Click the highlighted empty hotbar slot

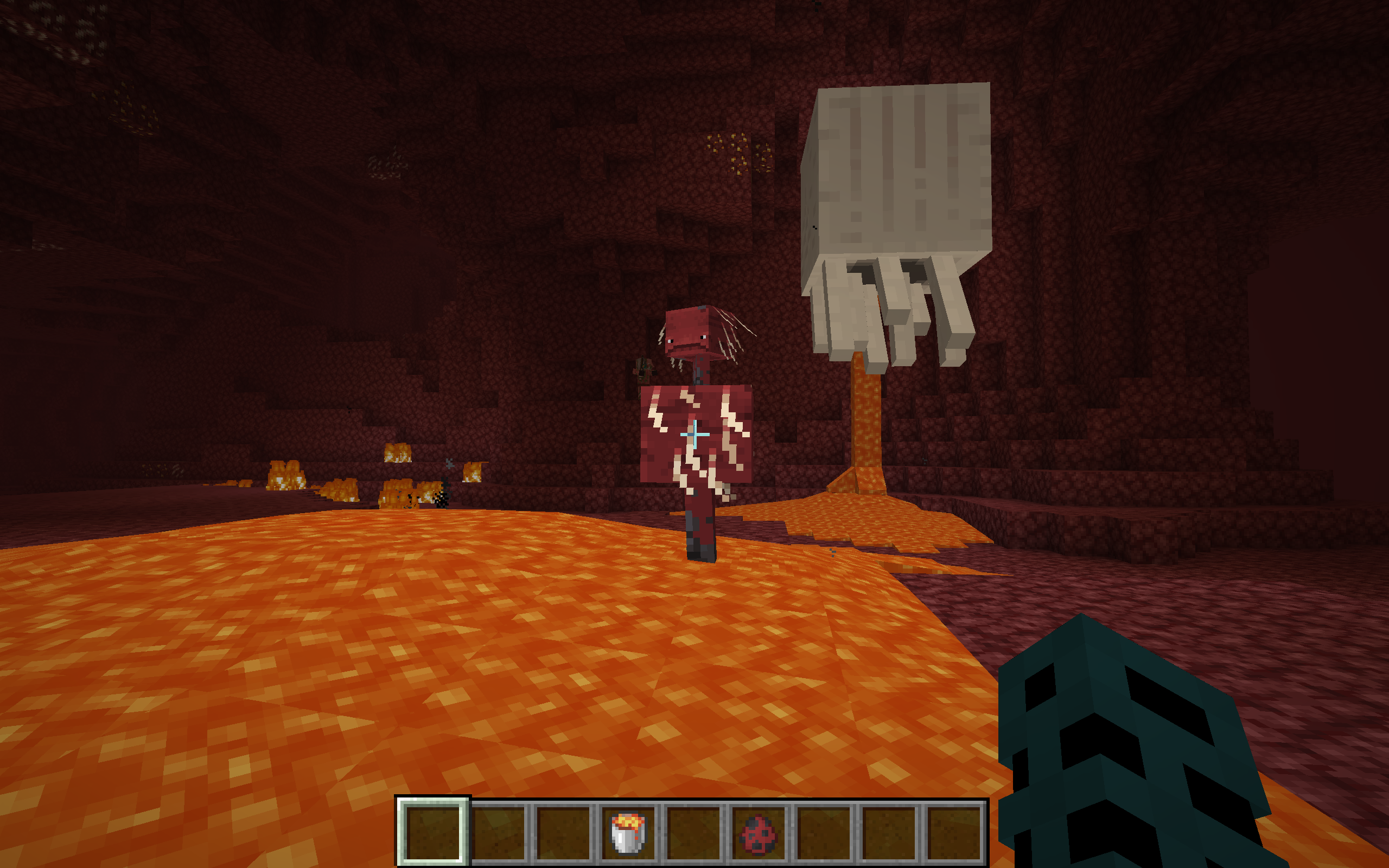[x=433, y=832]
